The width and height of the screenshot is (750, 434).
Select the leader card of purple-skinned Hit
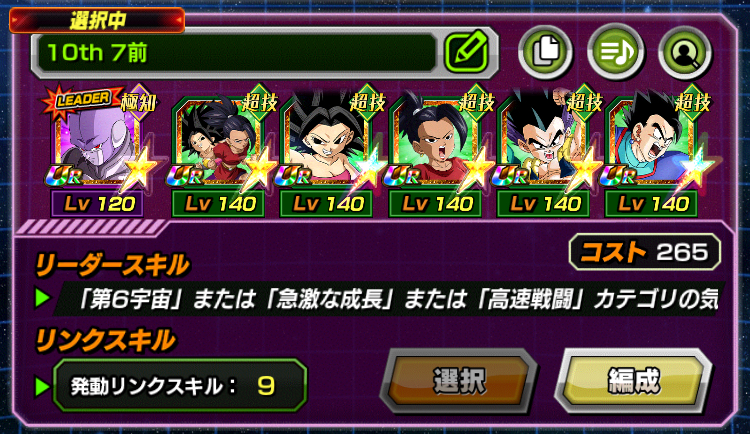[97, 145]
